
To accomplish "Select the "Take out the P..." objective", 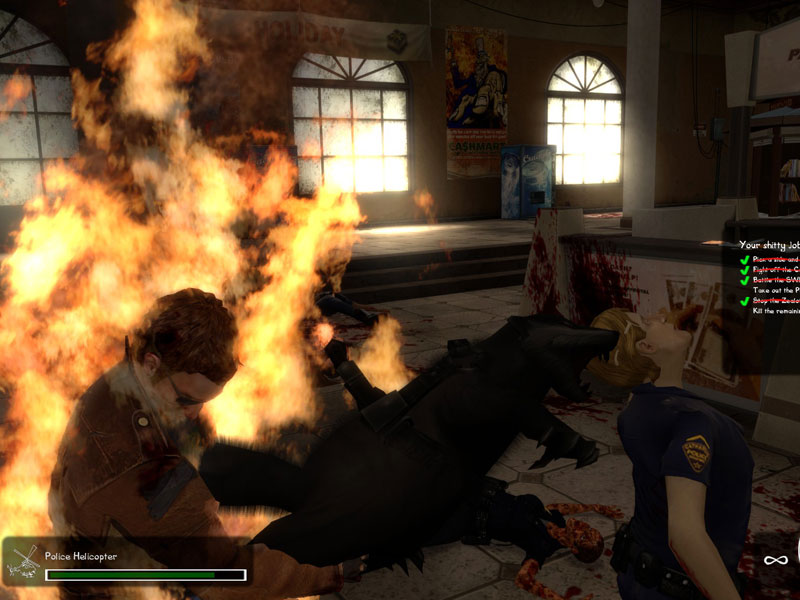I will pyautogui.click(x=776, y=290).
